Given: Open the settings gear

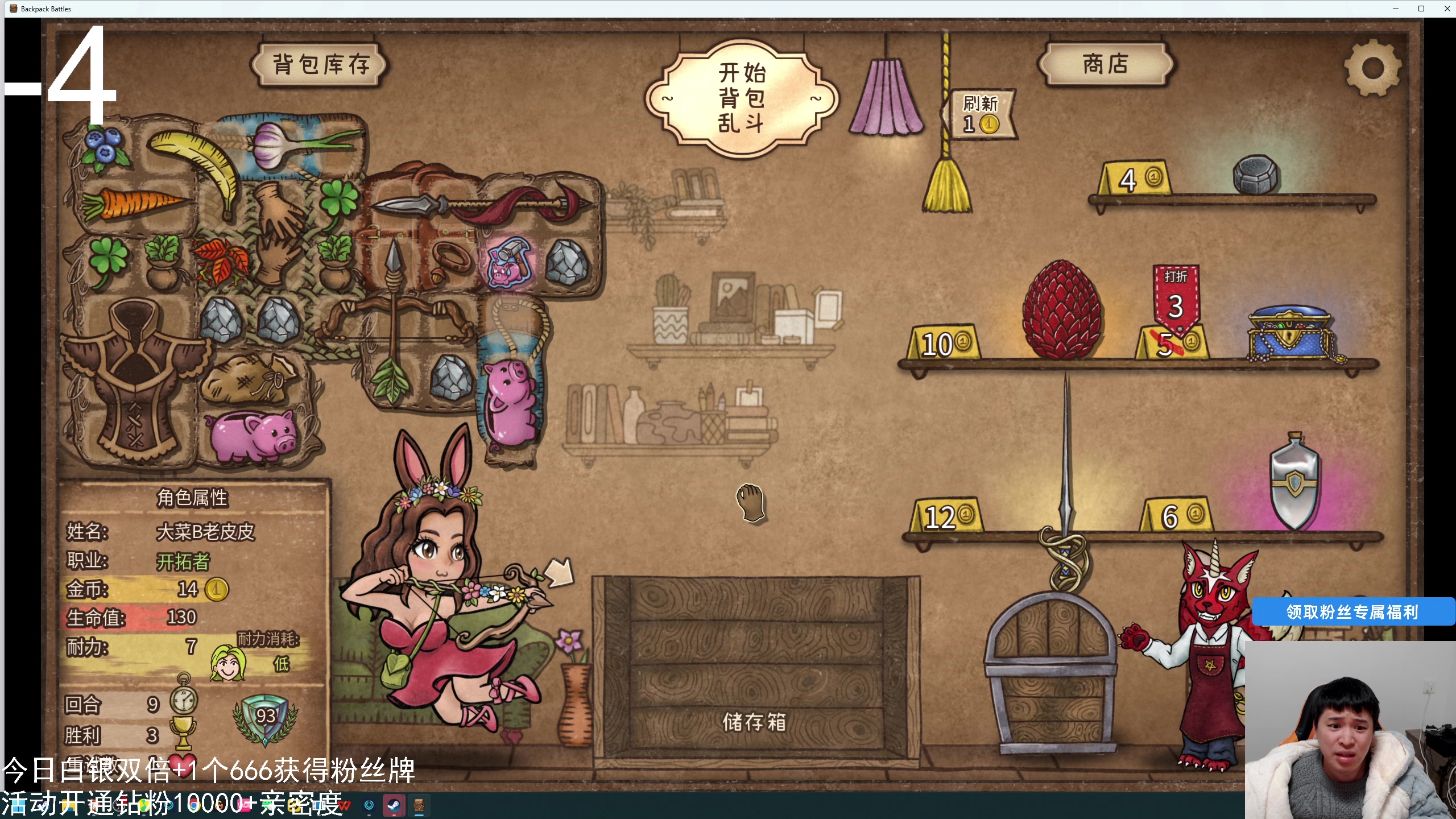Looking at the screenshot, I should (x=1372, y=68).
